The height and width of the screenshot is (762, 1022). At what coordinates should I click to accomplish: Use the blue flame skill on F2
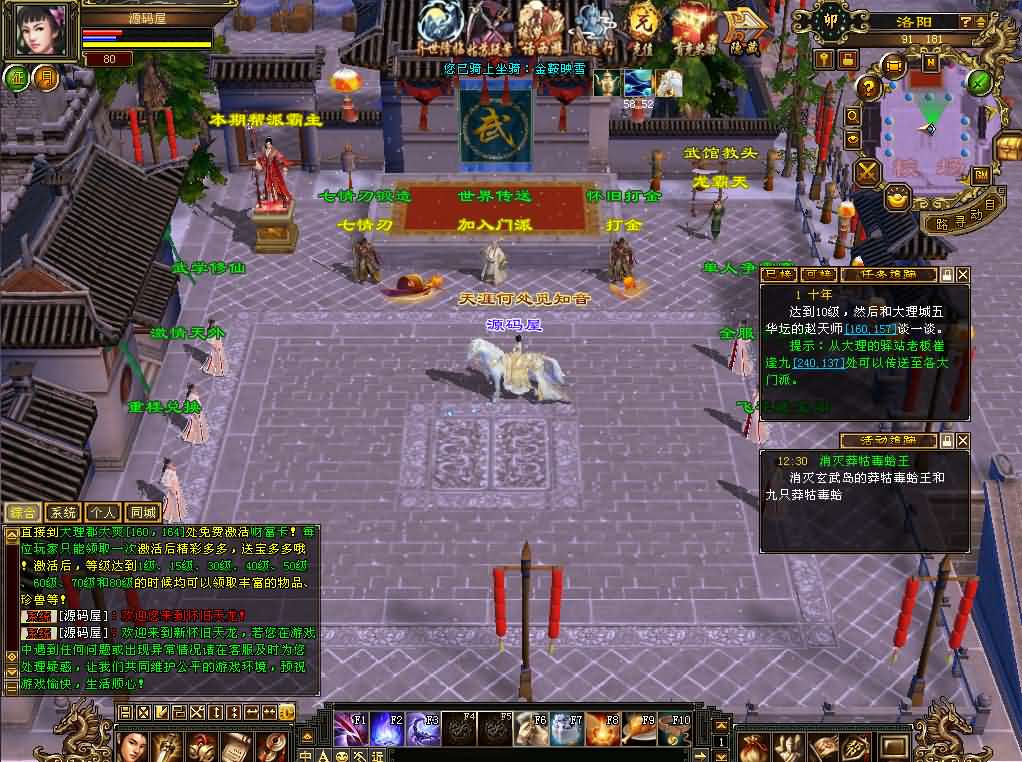point(386,729)
